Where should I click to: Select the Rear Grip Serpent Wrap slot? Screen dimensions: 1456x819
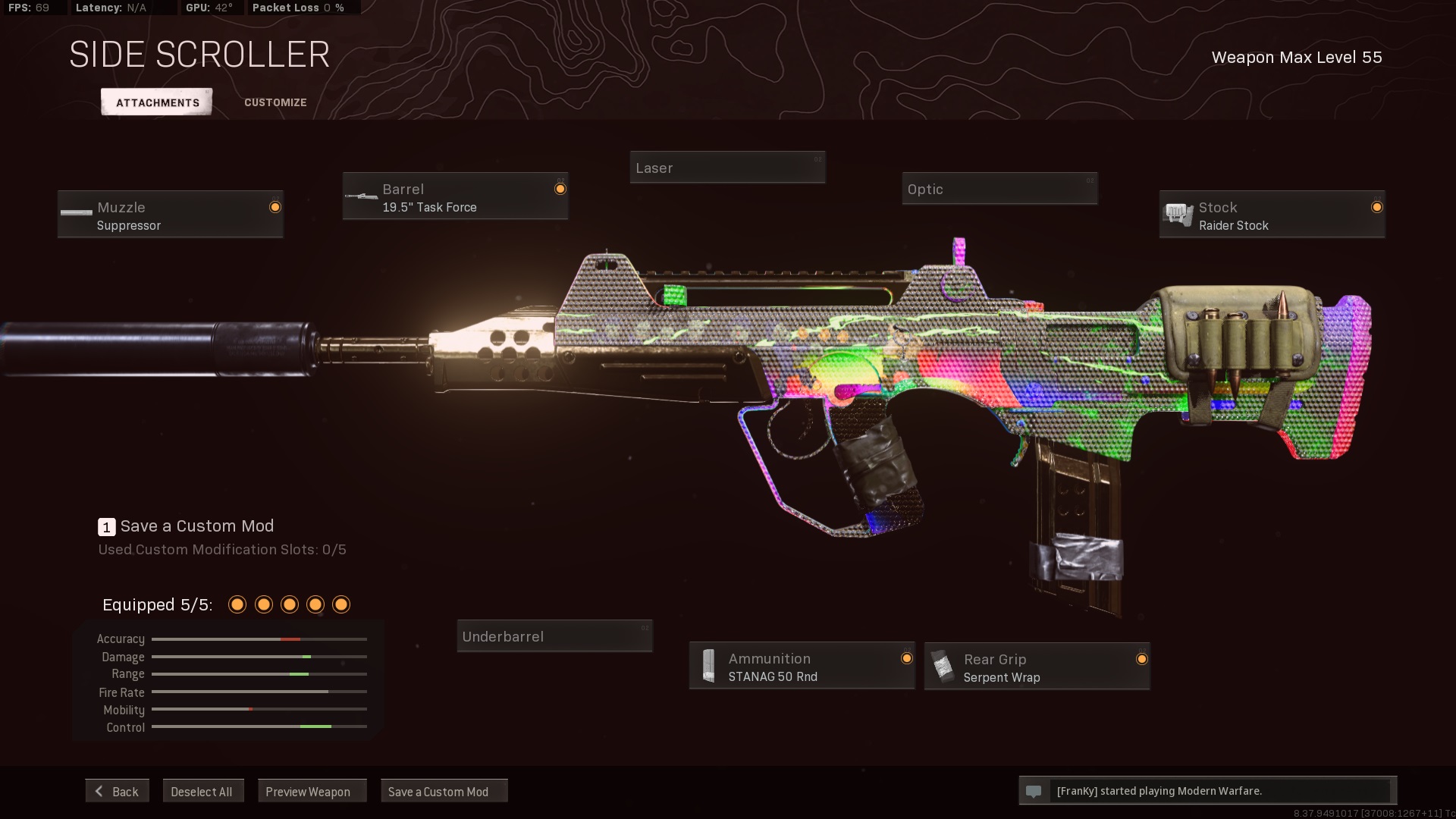(1037, 667)
